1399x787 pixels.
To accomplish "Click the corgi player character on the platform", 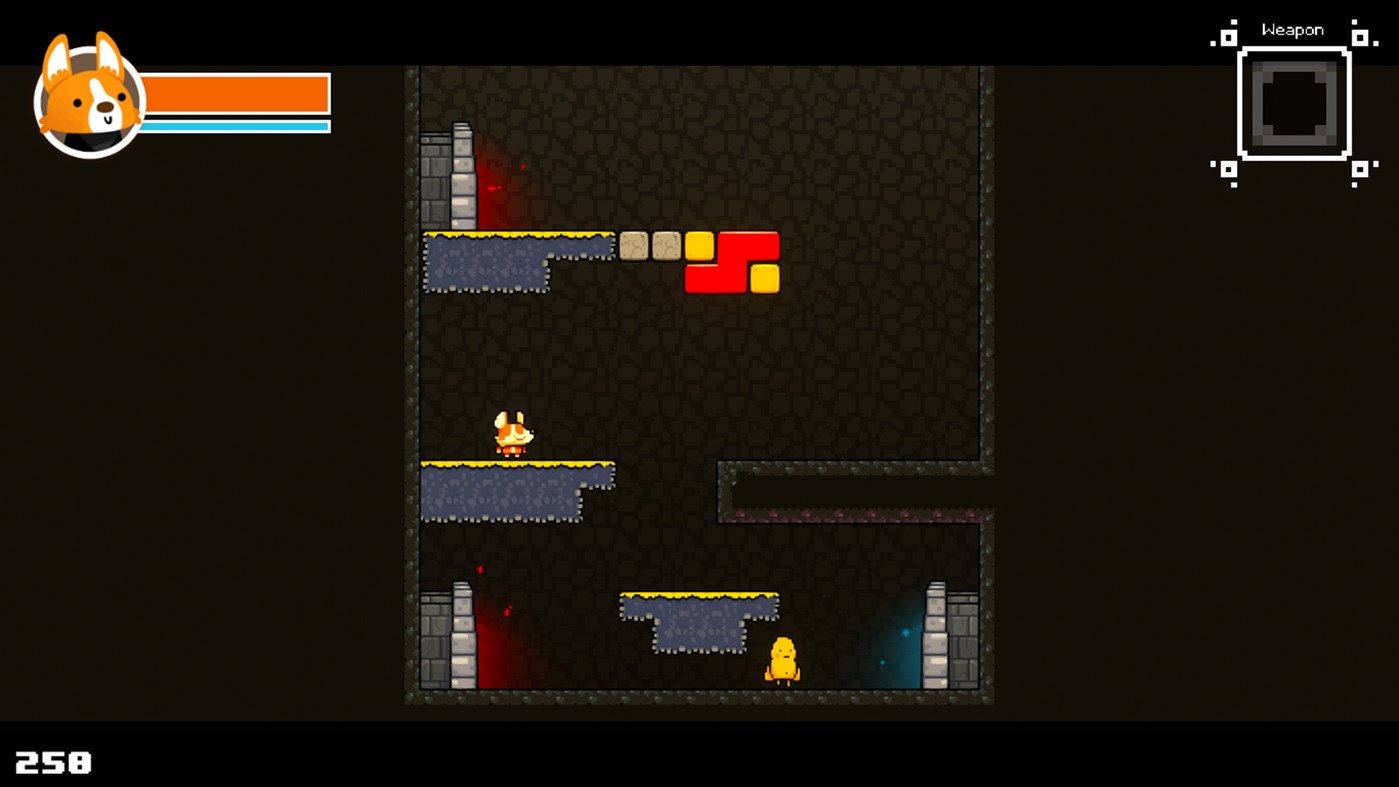I will pyautogui.click(x=515, y=433).
